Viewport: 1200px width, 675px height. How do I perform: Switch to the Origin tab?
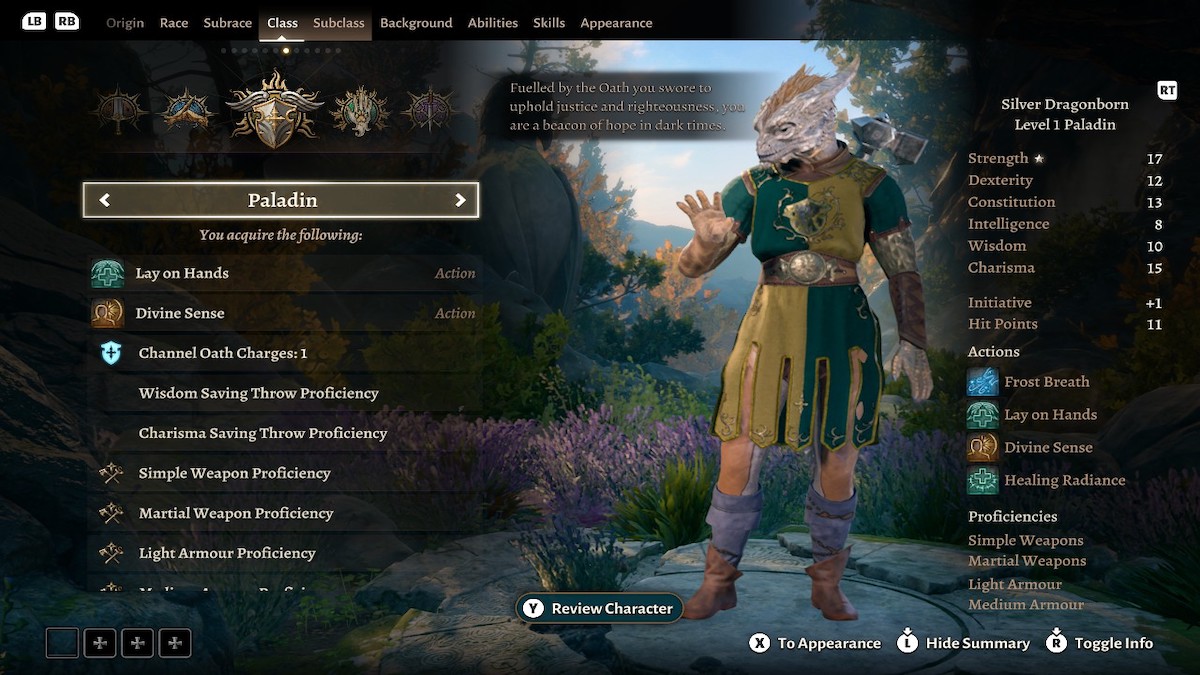[125, 23]
